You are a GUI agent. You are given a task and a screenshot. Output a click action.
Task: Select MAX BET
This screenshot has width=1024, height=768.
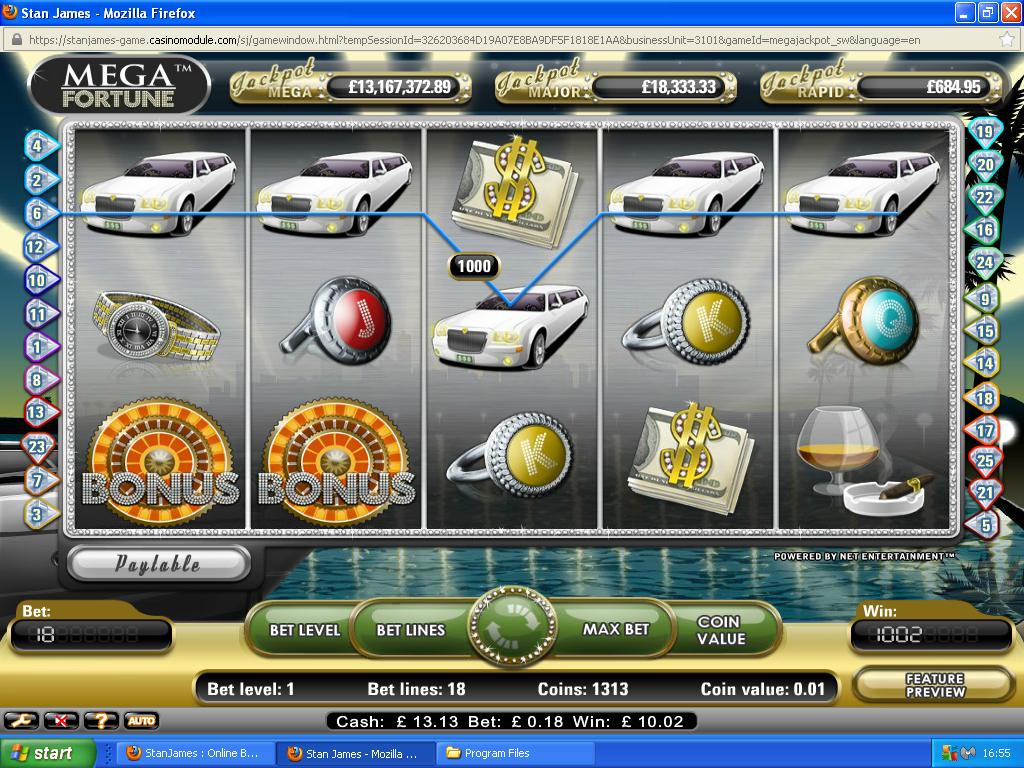(x=616, y=630)
